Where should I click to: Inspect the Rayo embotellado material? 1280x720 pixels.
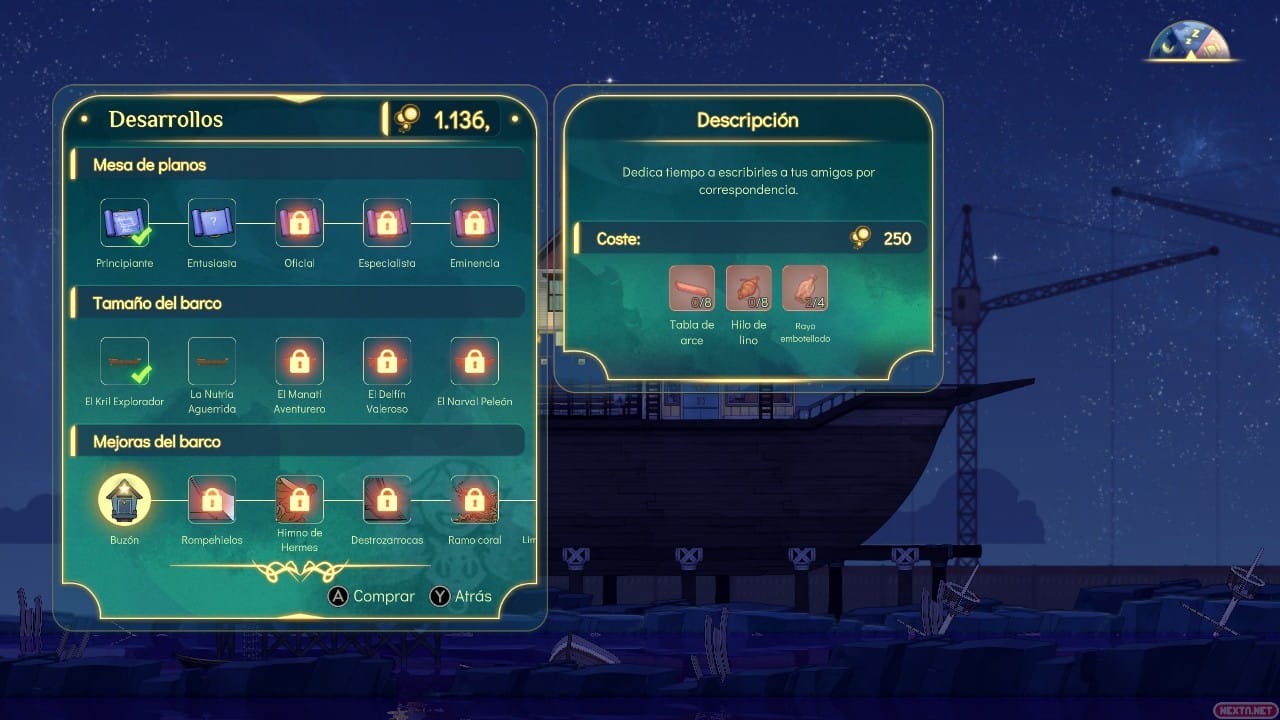(805, 288)
